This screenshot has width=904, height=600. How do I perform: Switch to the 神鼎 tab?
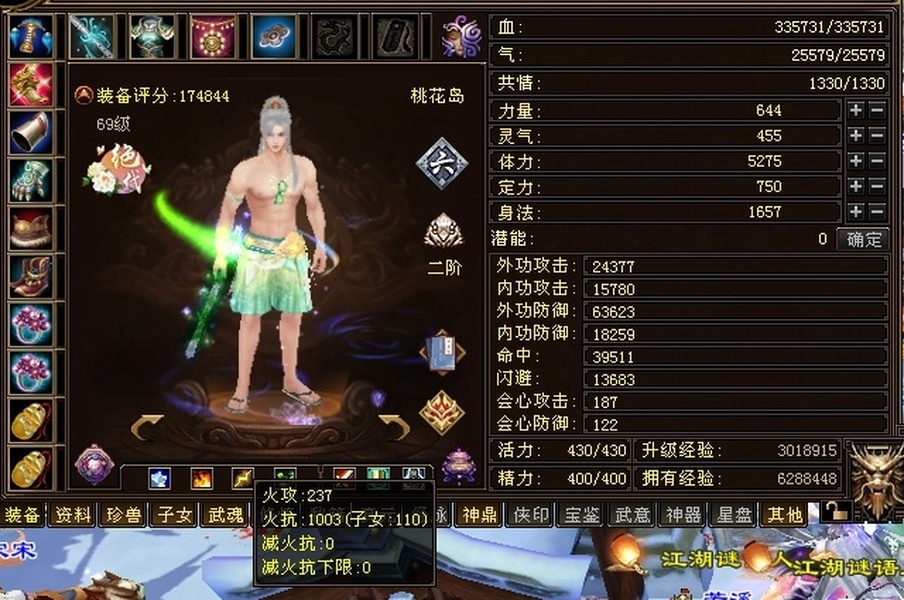point(478,515)
